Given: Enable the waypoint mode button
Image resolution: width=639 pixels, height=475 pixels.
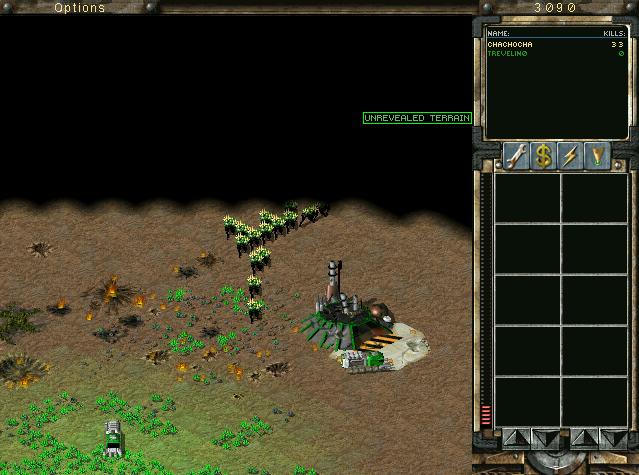Looking at the screenshot, I should click(597, 156).
